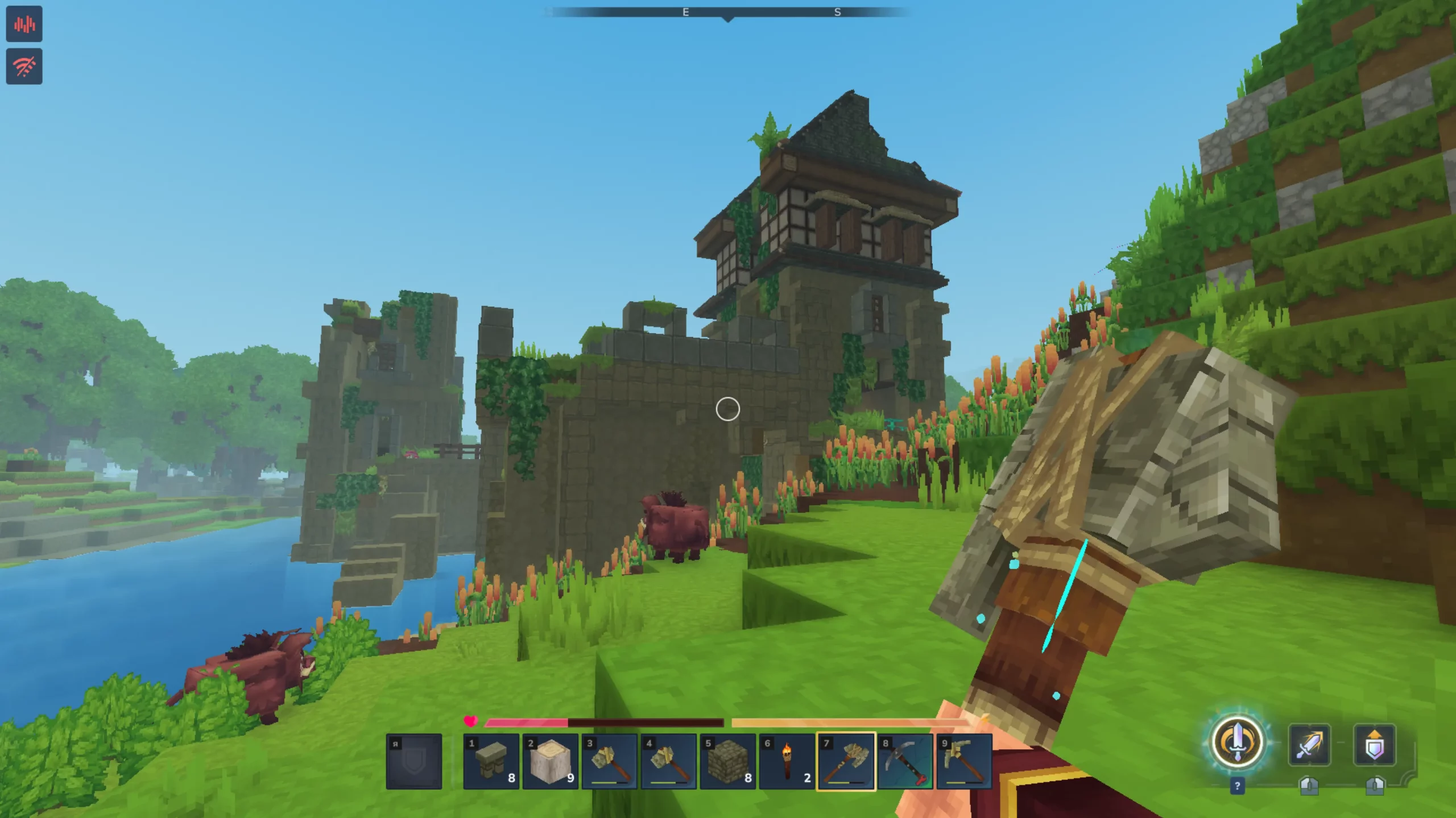Activate the glowing circular sword signature ability
Screen dimensions: 1456x818
(x=1237, y=743)
